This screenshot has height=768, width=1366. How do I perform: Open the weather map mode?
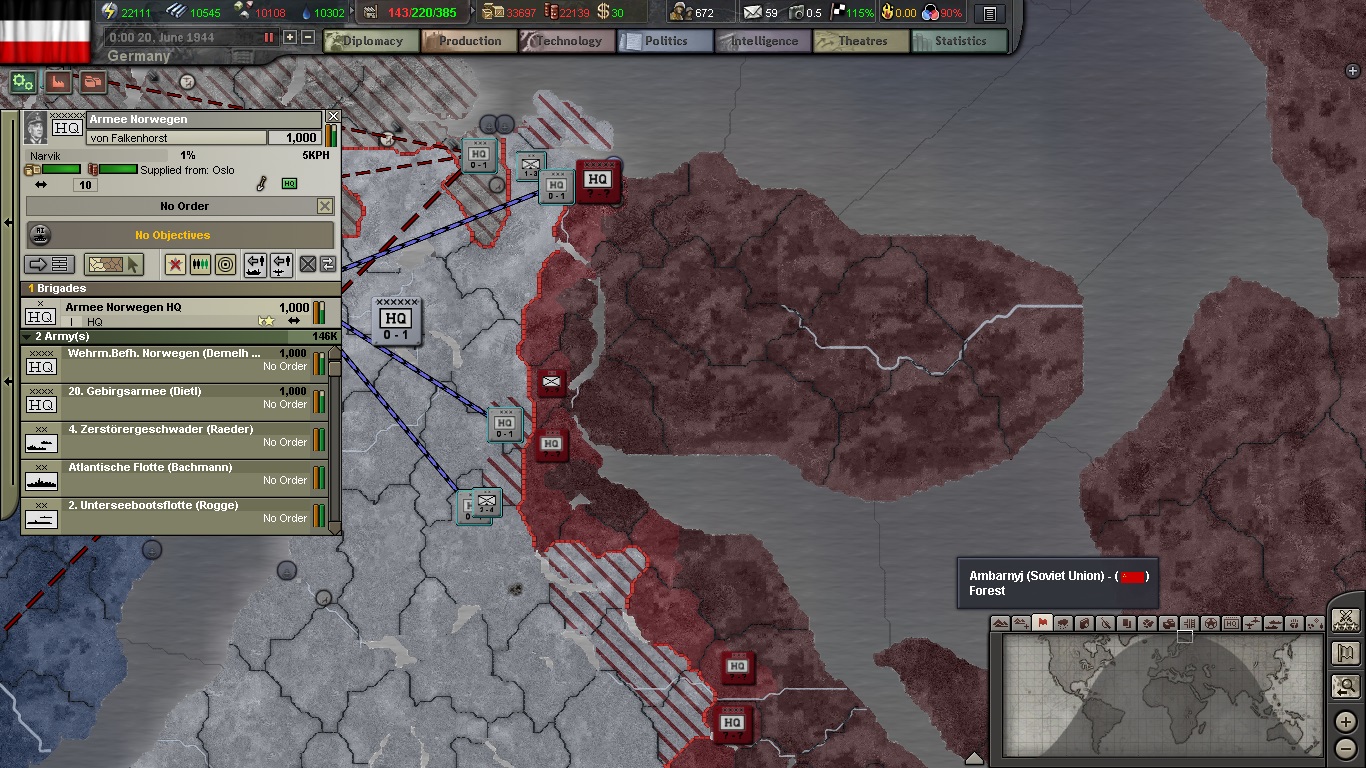click(1063, 622)
